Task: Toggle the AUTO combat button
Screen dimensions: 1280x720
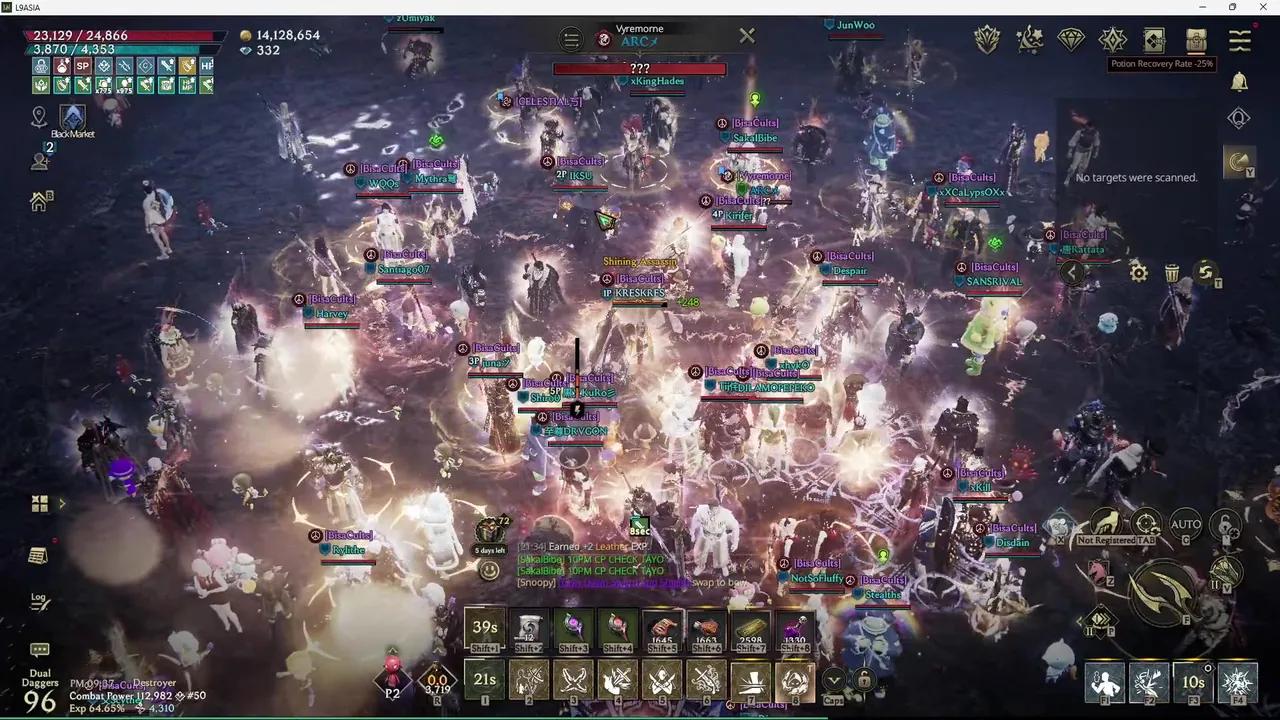Action: pyautogui.click(x=1185, y=524)
